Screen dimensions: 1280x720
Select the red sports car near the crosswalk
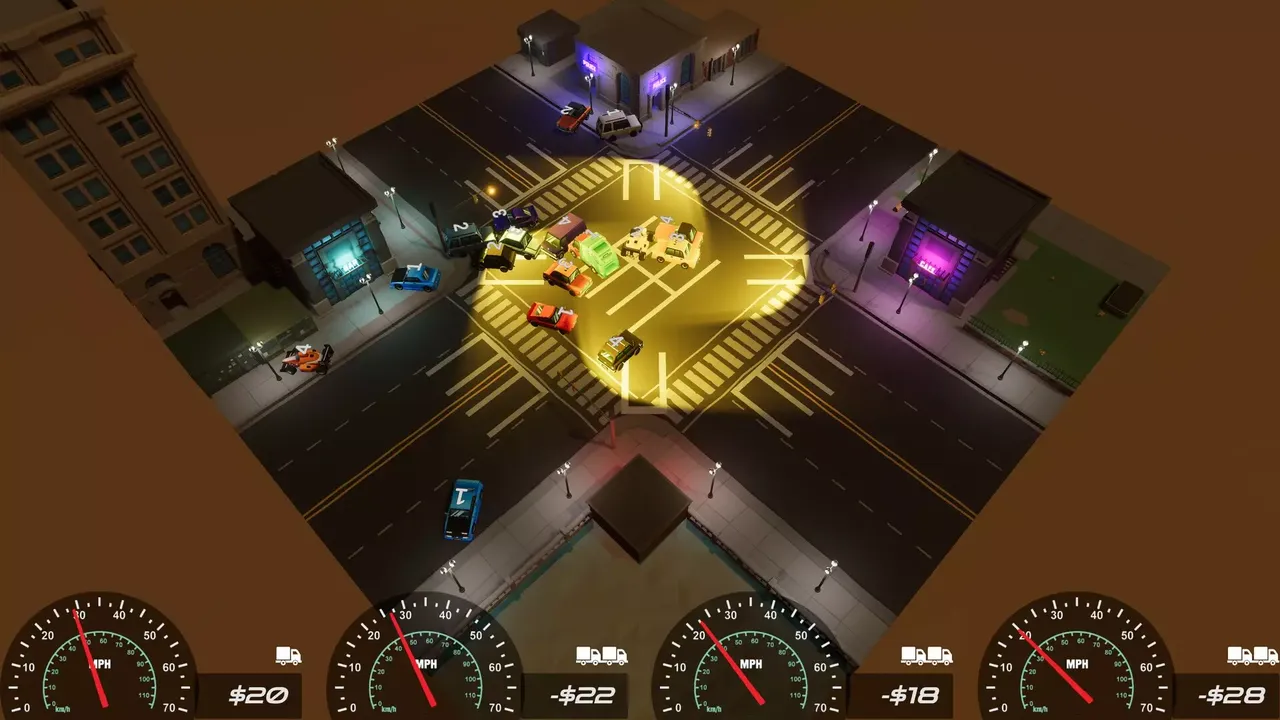[553, 315]
